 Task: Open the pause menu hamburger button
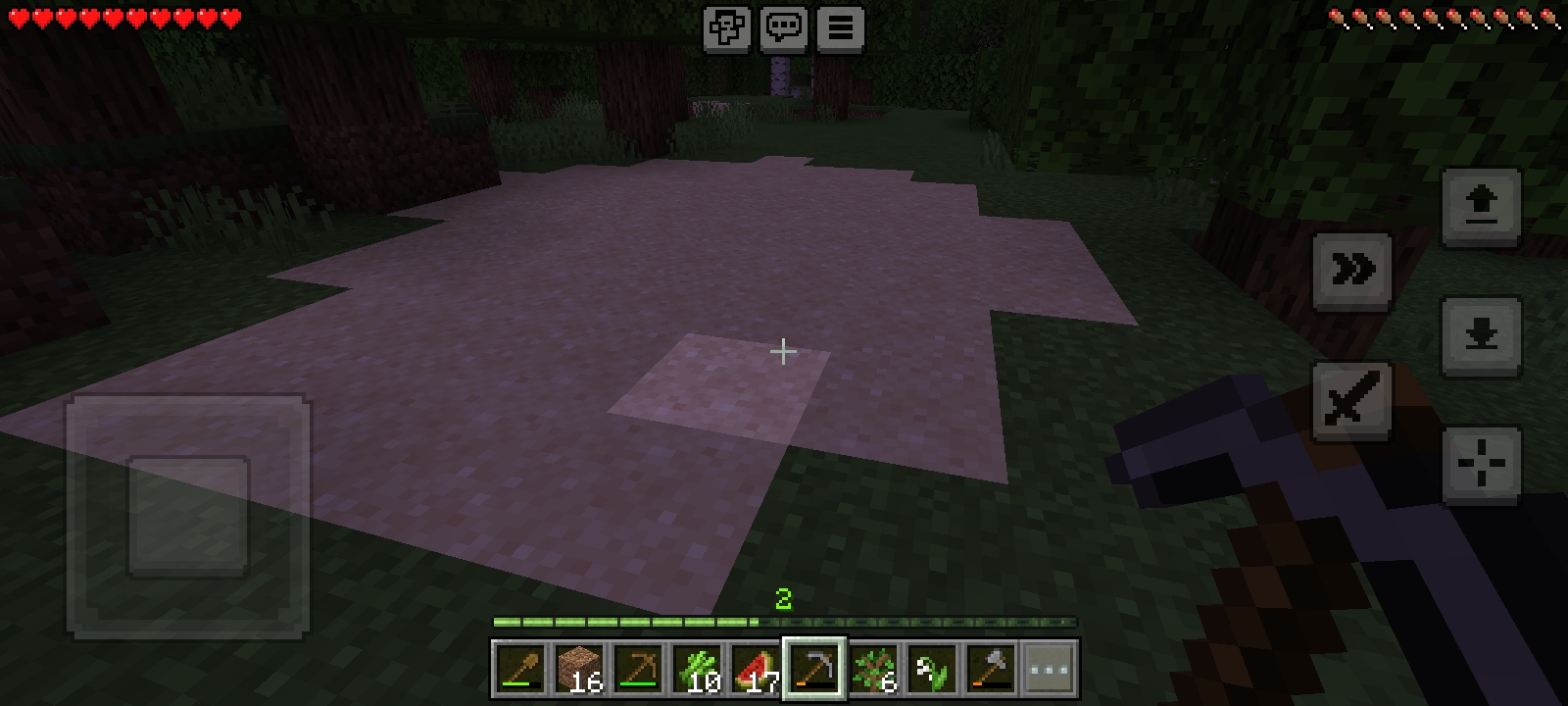tap(840, 28)
